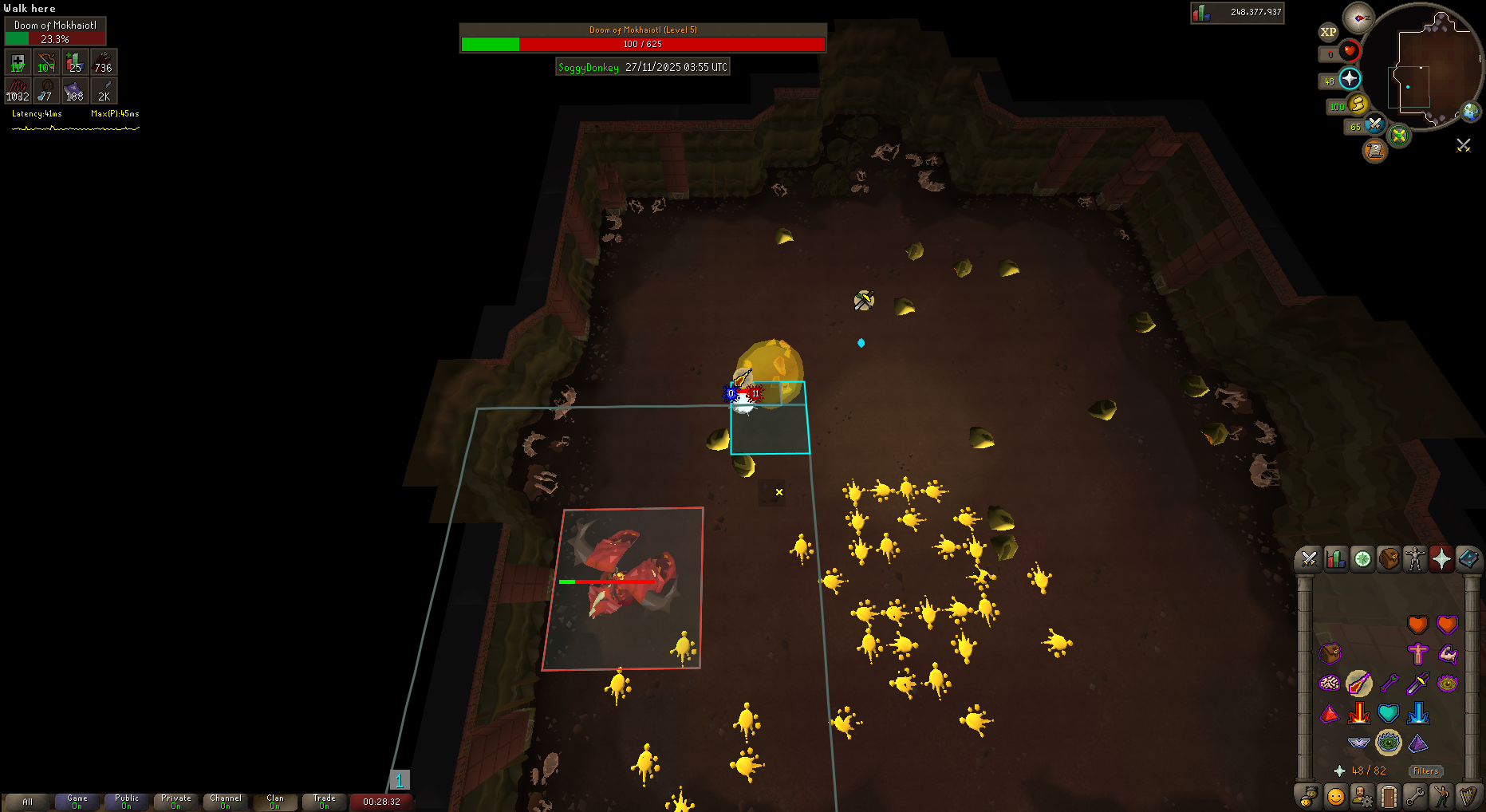Image resolution: width=1486 pixels, height=812 pixels.
Task: Open the Emotes tab
Action: point(1441,796)
